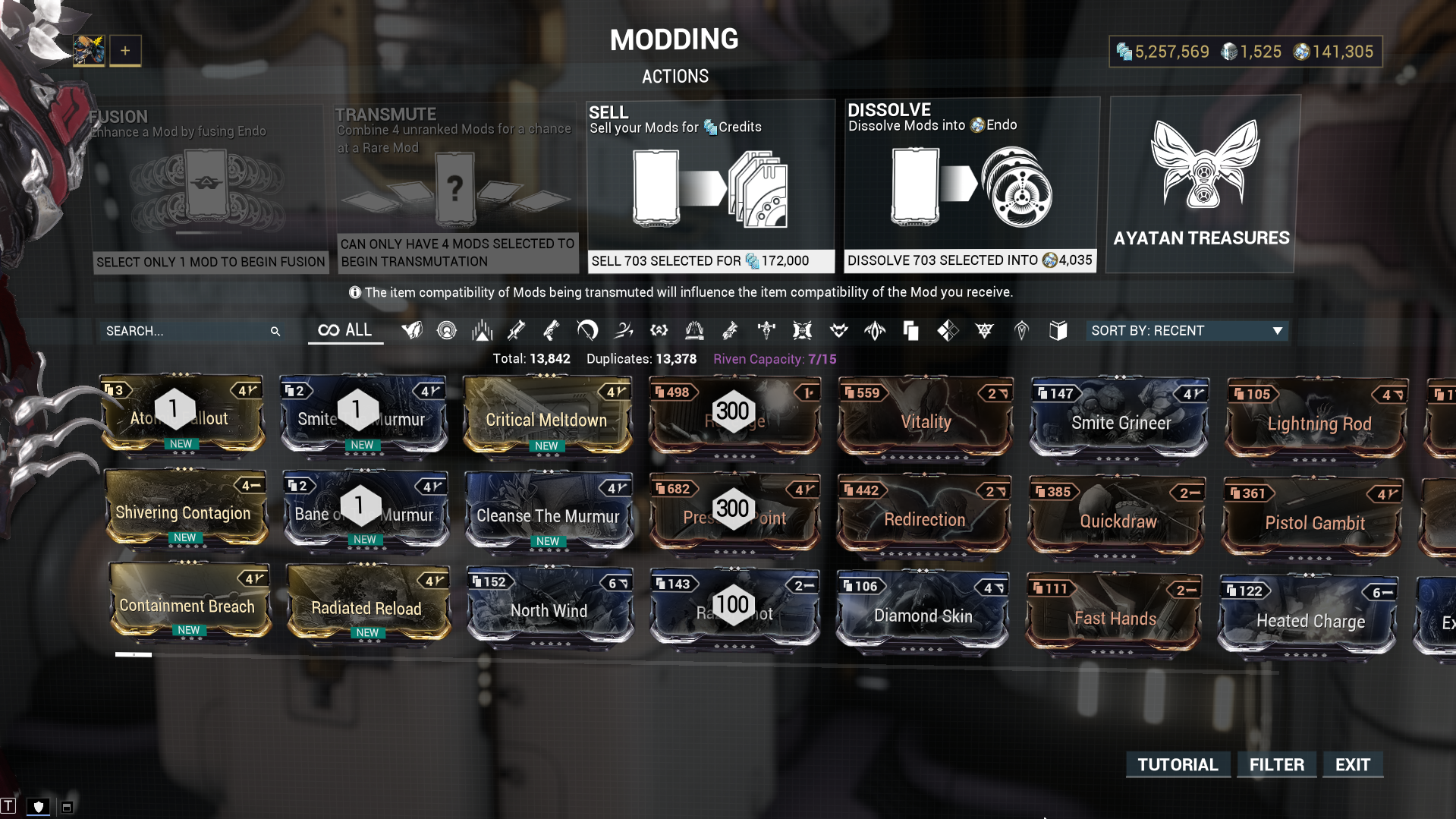The width and height of the screenshot is (1456, 819).
Task: Click 'DISSOLVE 703 SELECTED INTO 4,035'
Action: click(x=970, y=260)
